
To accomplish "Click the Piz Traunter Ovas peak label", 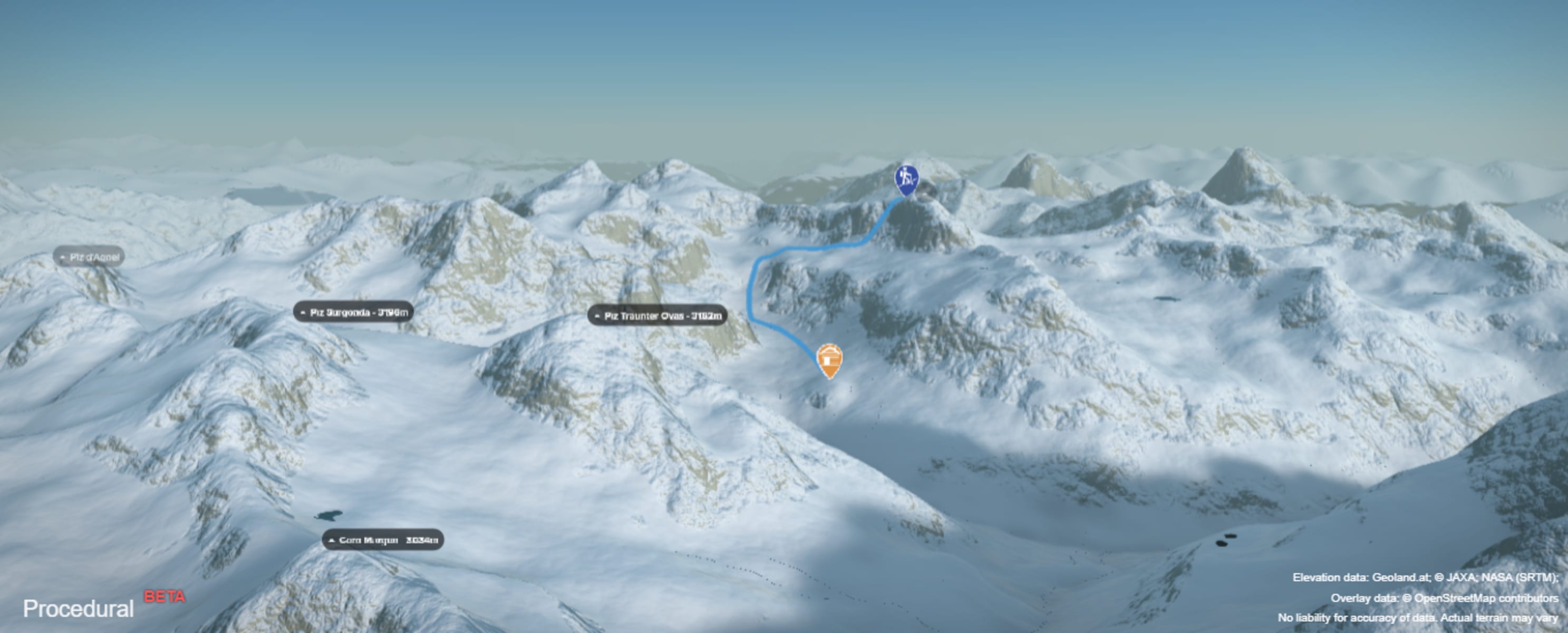I will tap(657, 315).
